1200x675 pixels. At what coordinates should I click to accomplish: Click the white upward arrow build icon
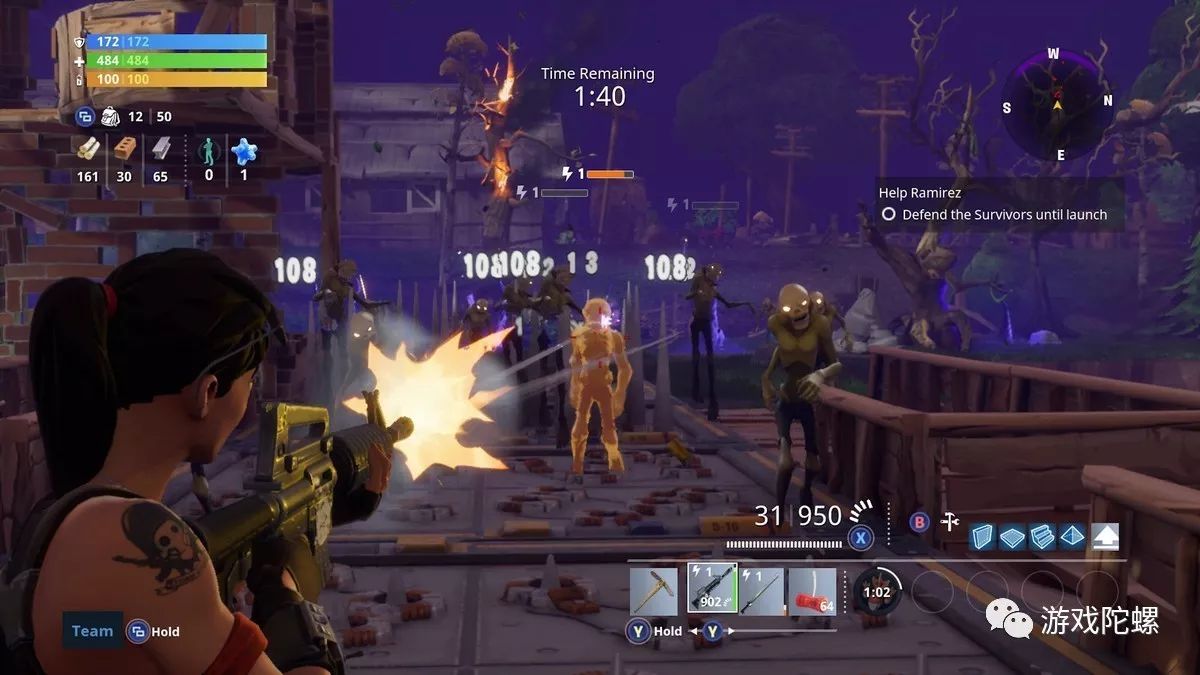tap(1105, 537)
